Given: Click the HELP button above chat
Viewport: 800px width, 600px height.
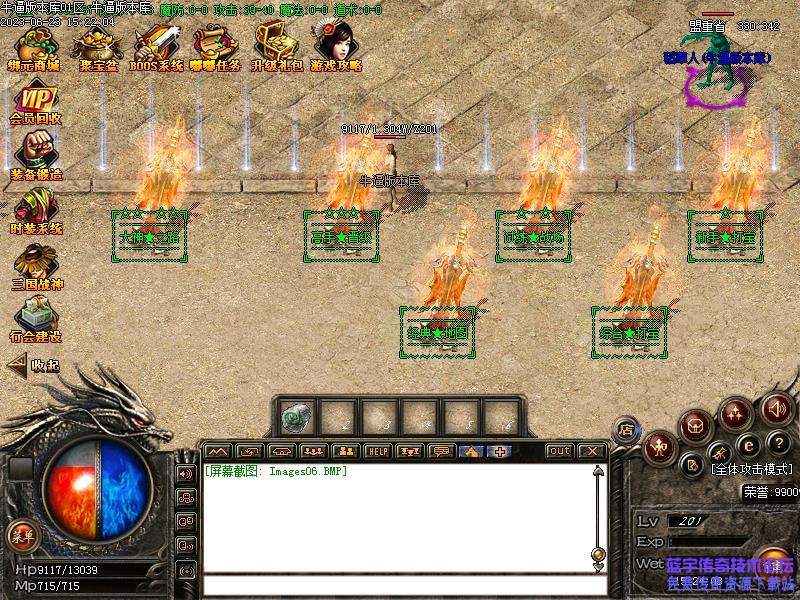Looking at the screenshot, I should tap(377, 451).
